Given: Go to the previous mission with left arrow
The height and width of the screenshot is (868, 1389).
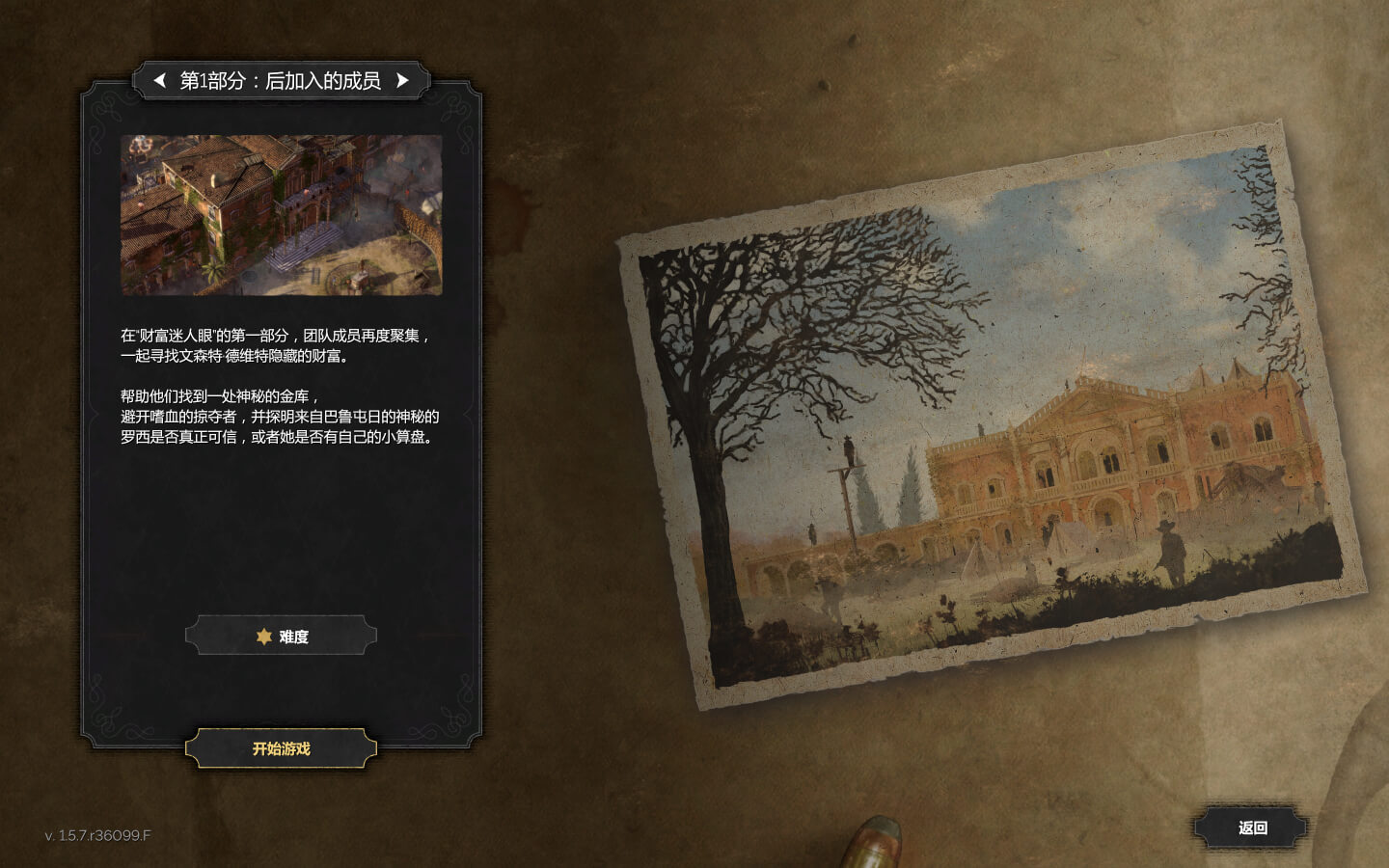Looking at the screenshot, I should tap(160, 80).
